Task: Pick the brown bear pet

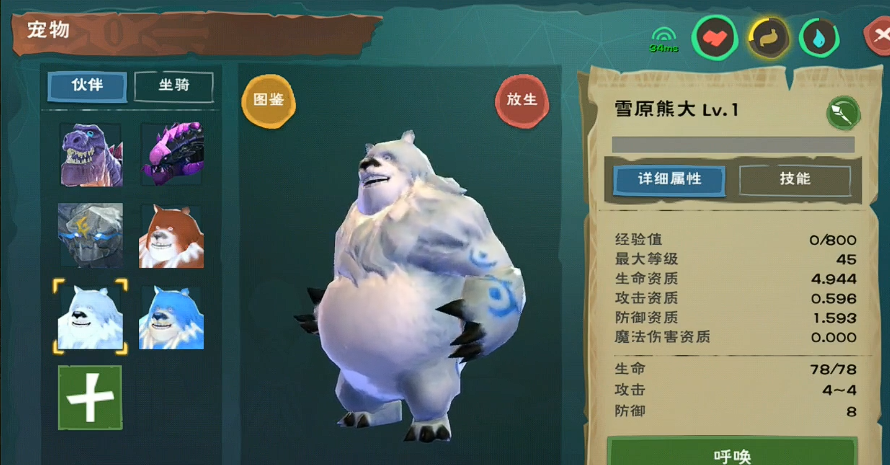Action: tap(172, 236)
